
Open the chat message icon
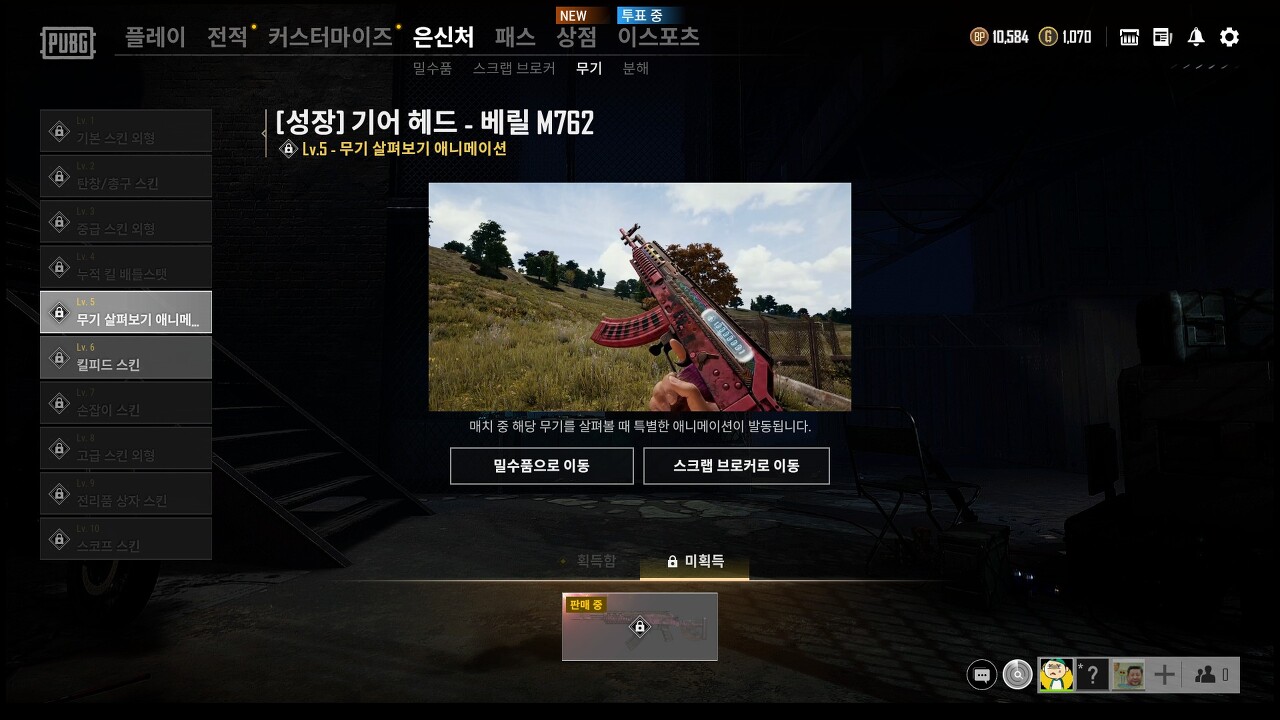[x=981, y=674]
